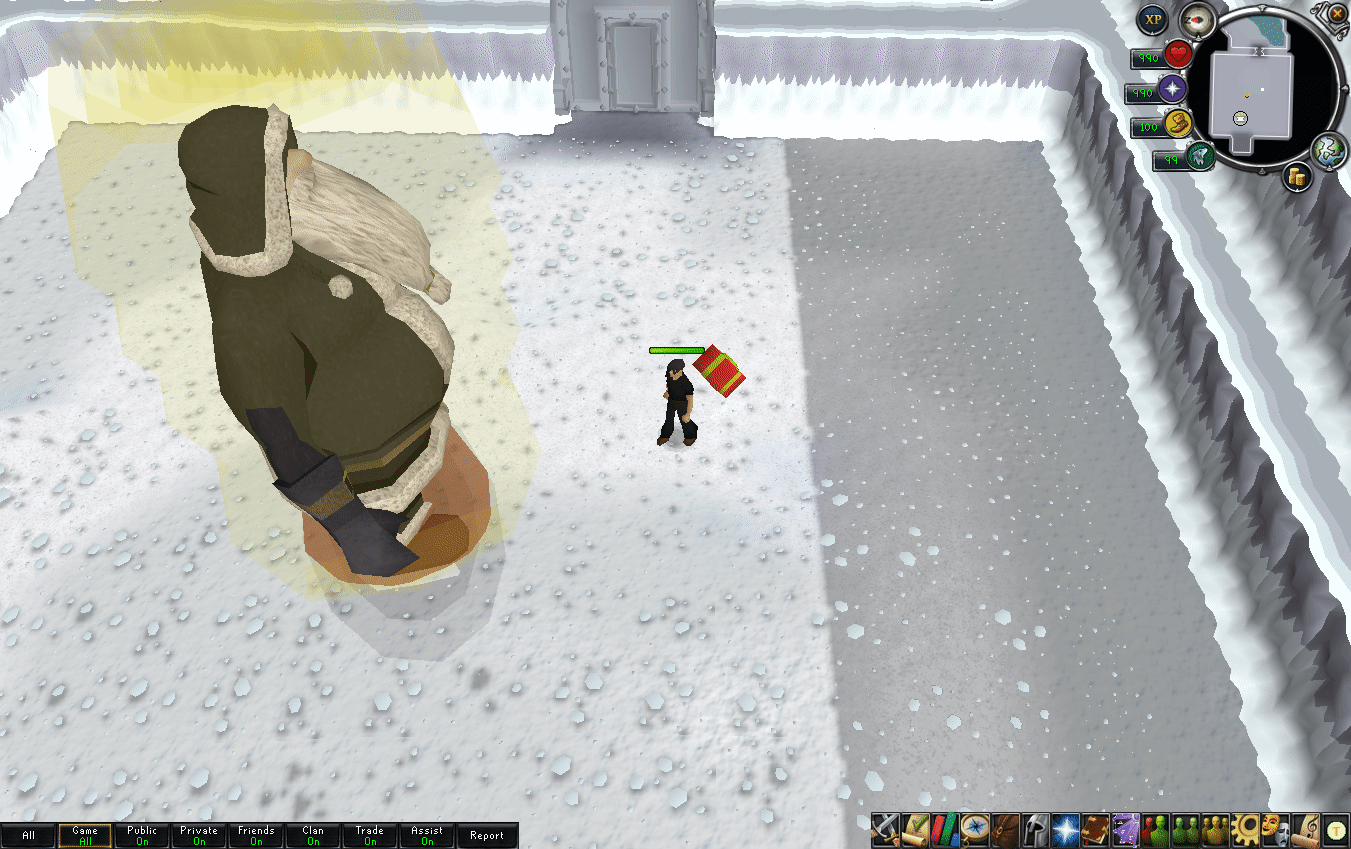Screen dimensions: 1351x849
Task: Switch to the All chat tab
Action: click(28, 835)
